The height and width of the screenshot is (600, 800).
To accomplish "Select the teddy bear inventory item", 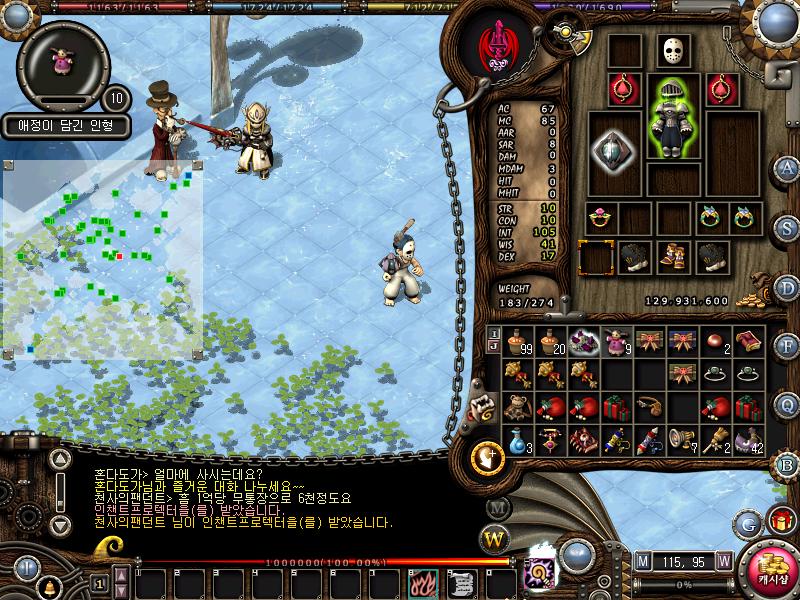I will [516, 407].
